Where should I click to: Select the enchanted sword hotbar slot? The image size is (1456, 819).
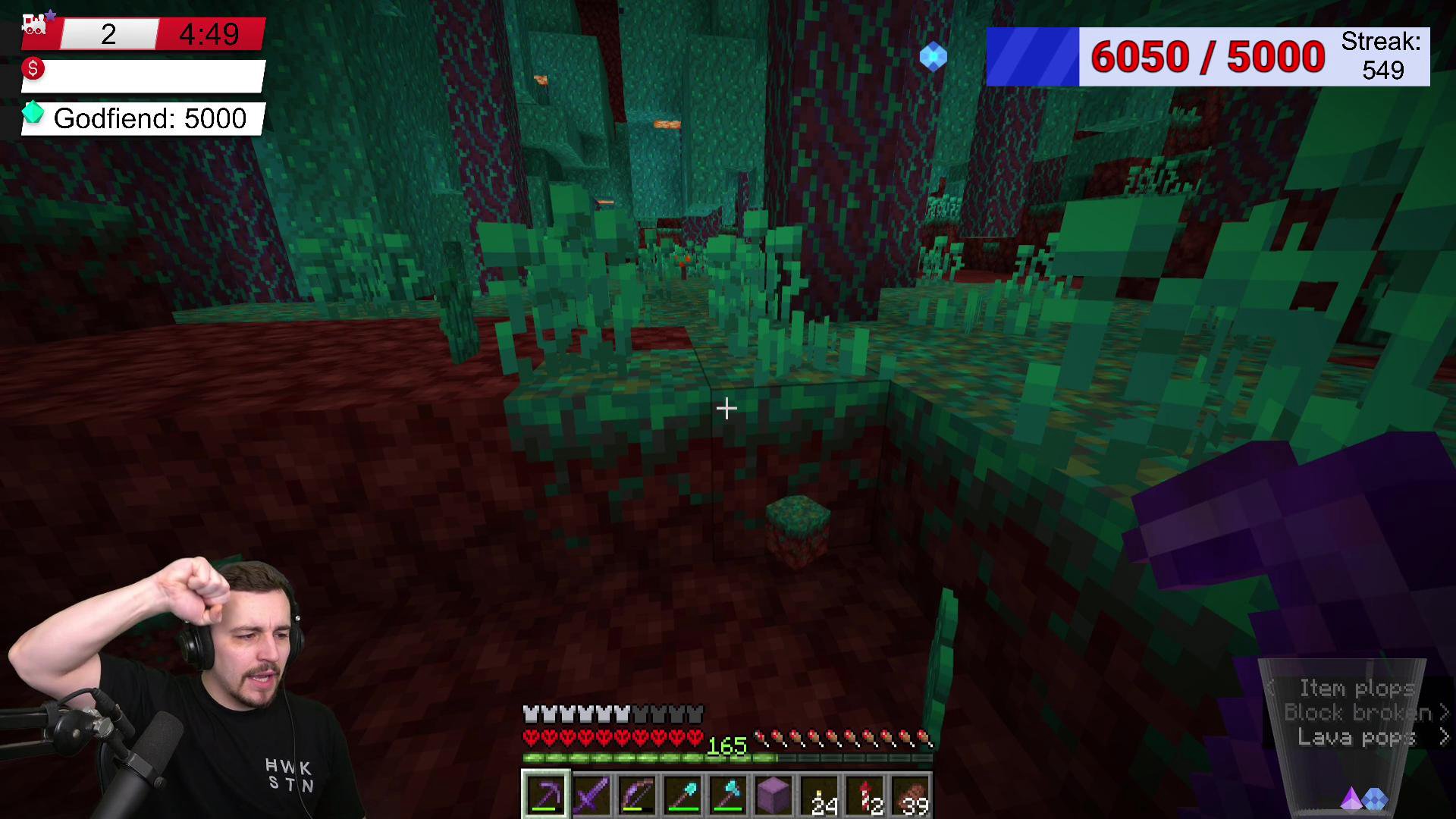pos(591,795)
